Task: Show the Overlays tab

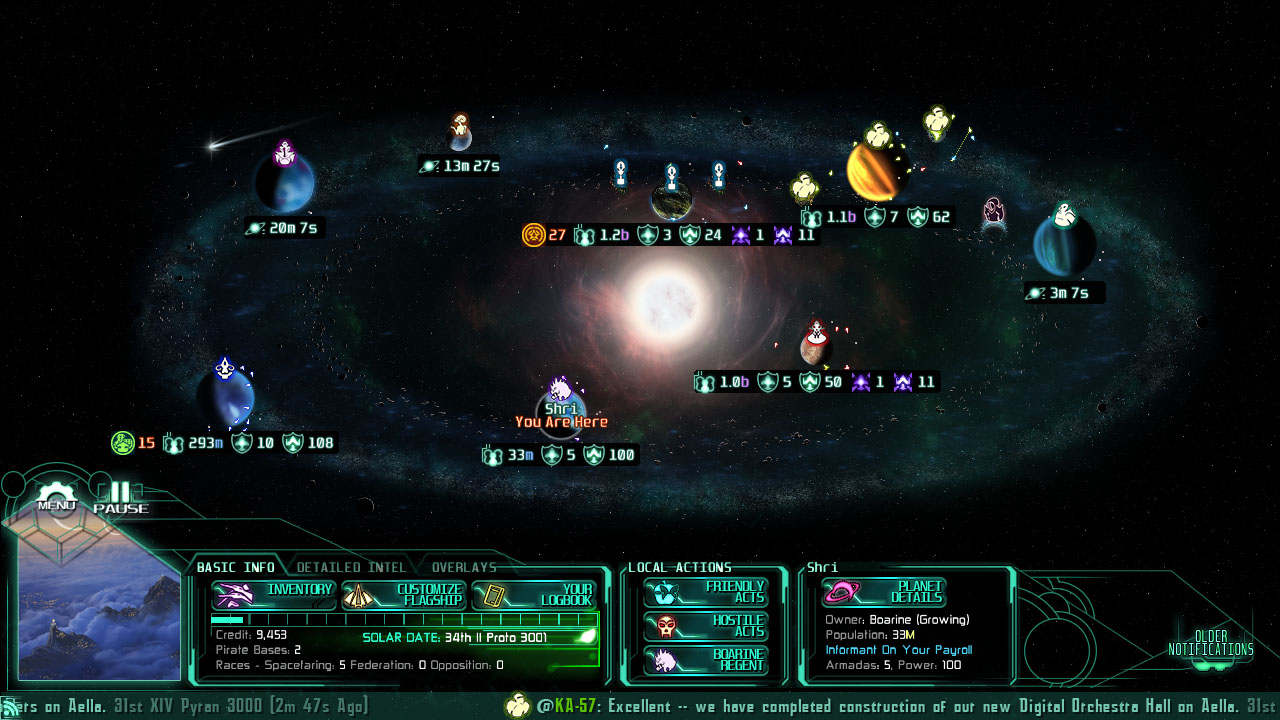Action: tap(463, 567)
